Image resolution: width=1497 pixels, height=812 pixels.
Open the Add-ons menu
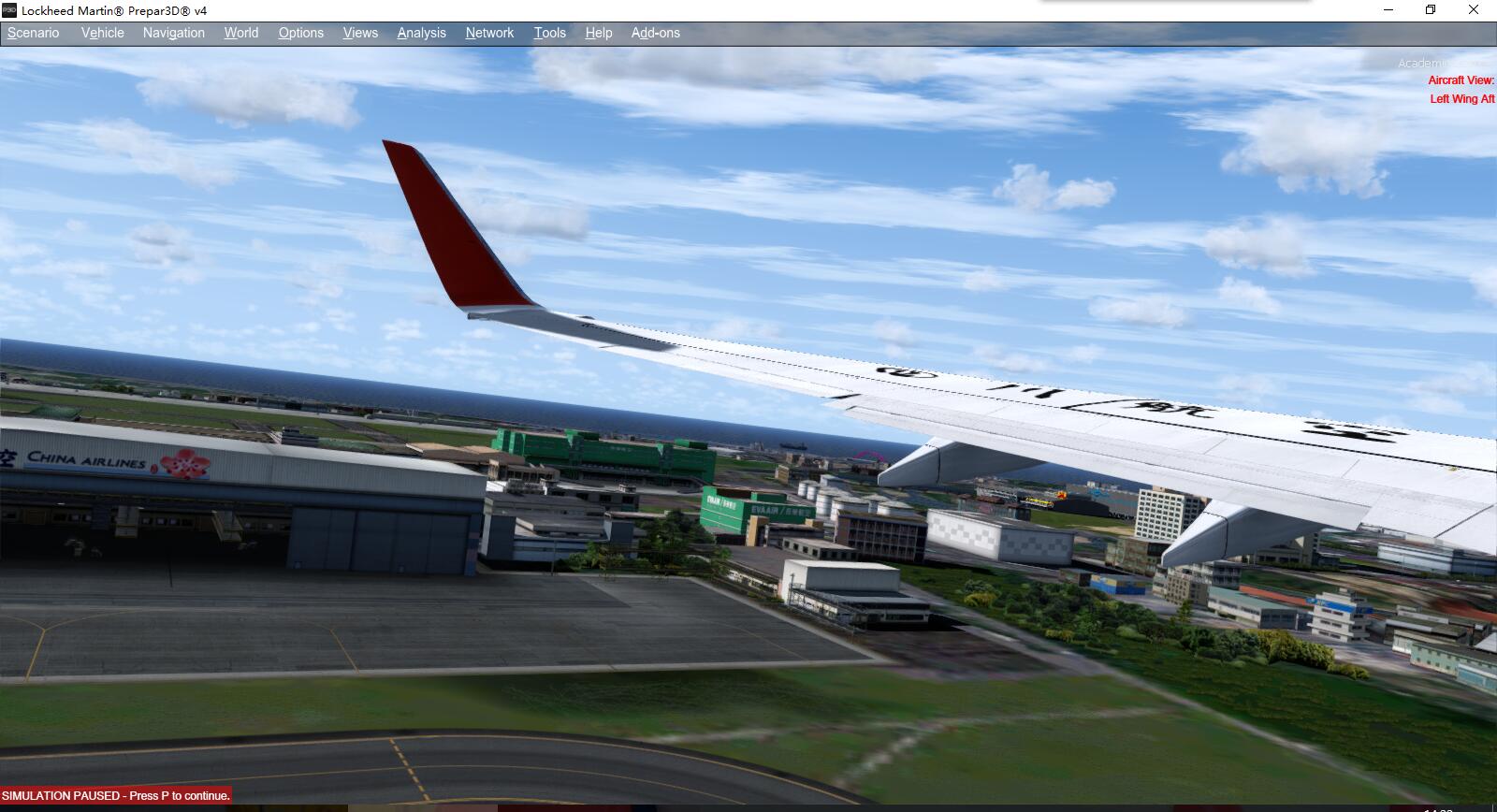(x=656, y=33)
